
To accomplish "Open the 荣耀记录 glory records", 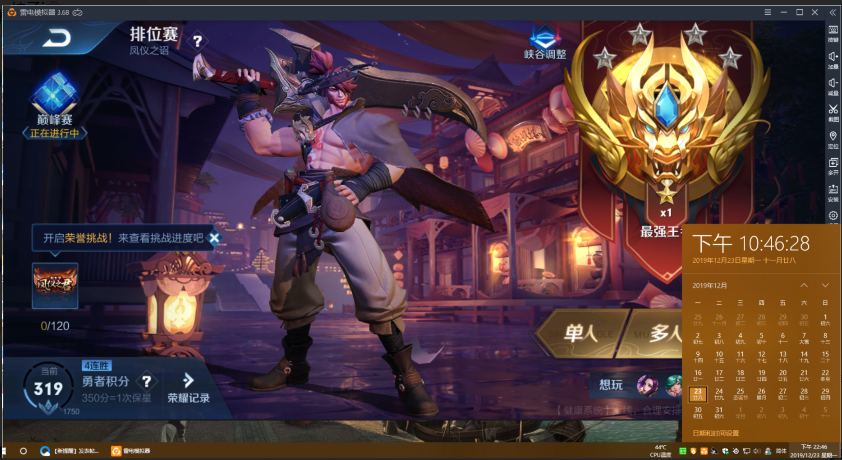I will point(190,387).
